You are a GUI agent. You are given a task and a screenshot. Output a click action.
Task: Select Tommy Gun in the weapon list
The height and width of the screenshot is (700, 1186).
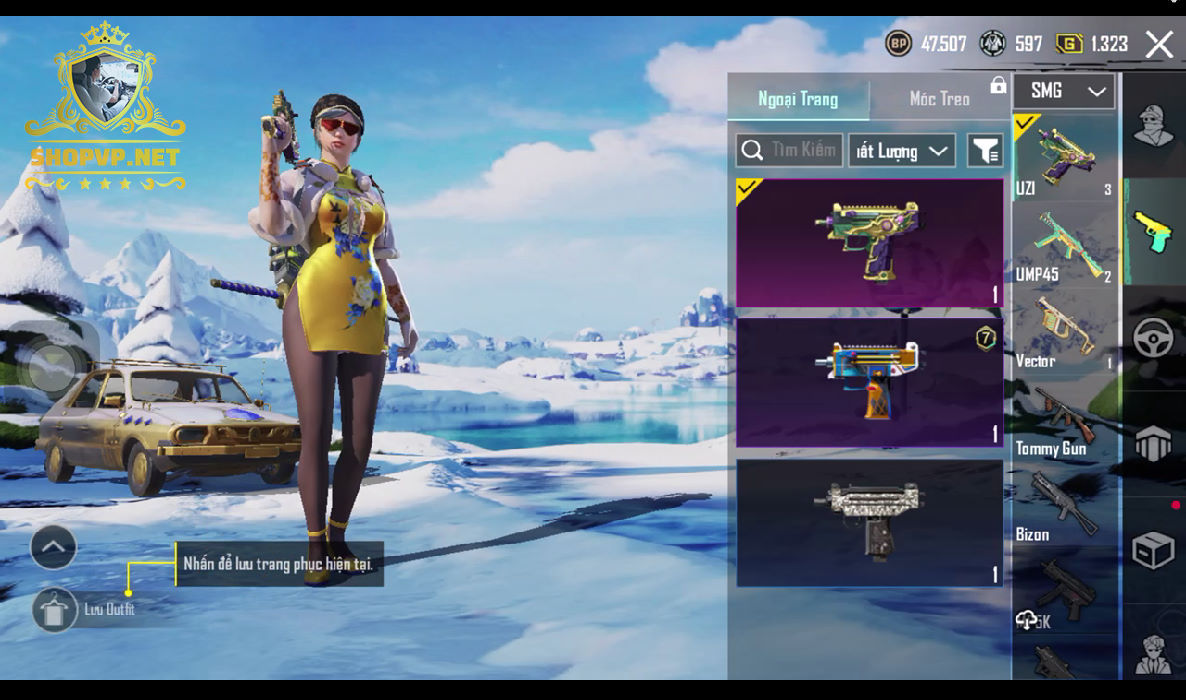click(1064, 420)
